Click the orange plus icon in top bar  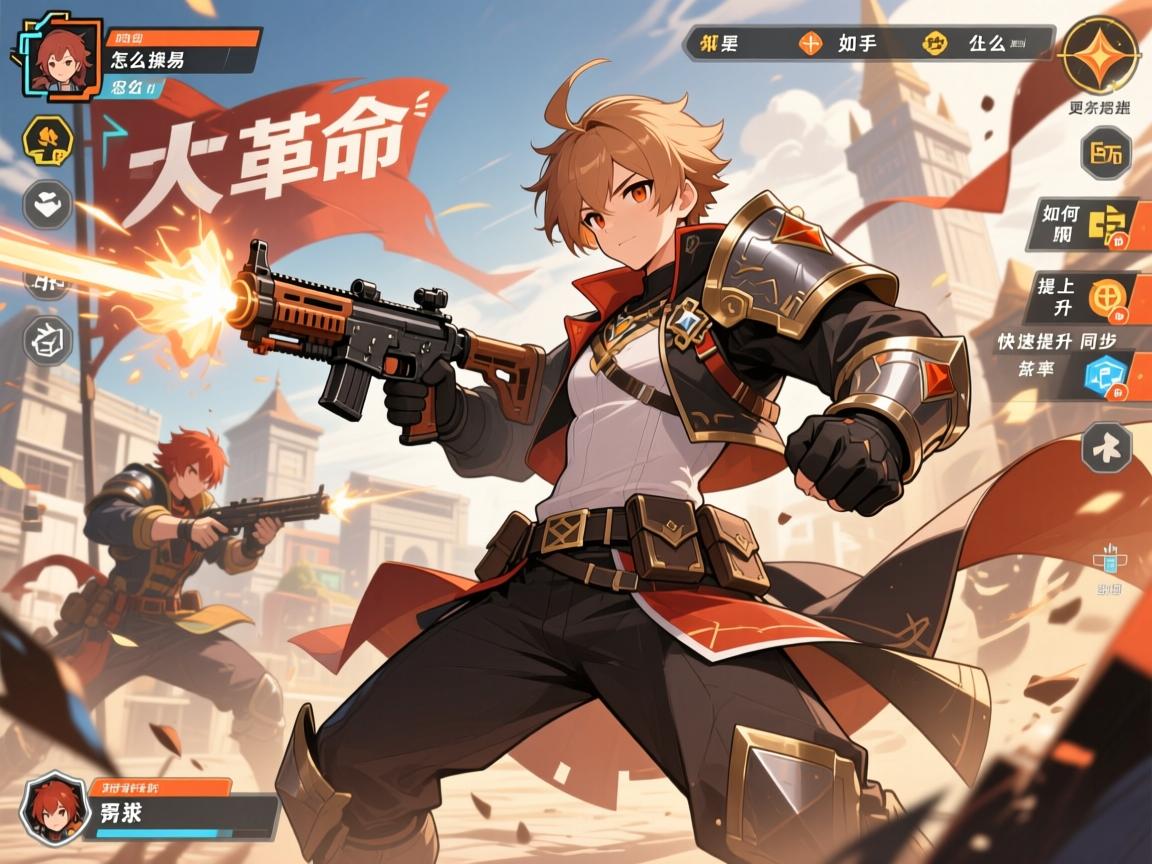pos(809,43)
